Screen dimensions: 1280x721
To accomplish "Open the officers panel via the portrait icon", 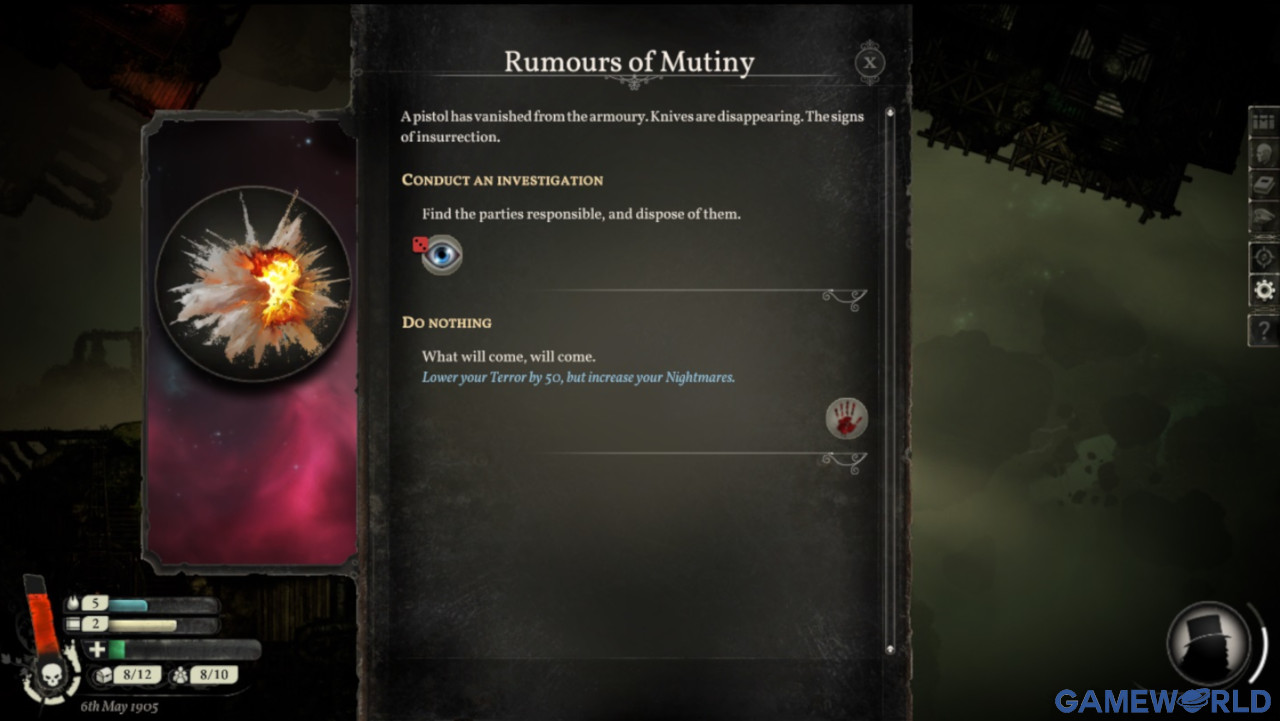I will click(x=1262, y=155).
